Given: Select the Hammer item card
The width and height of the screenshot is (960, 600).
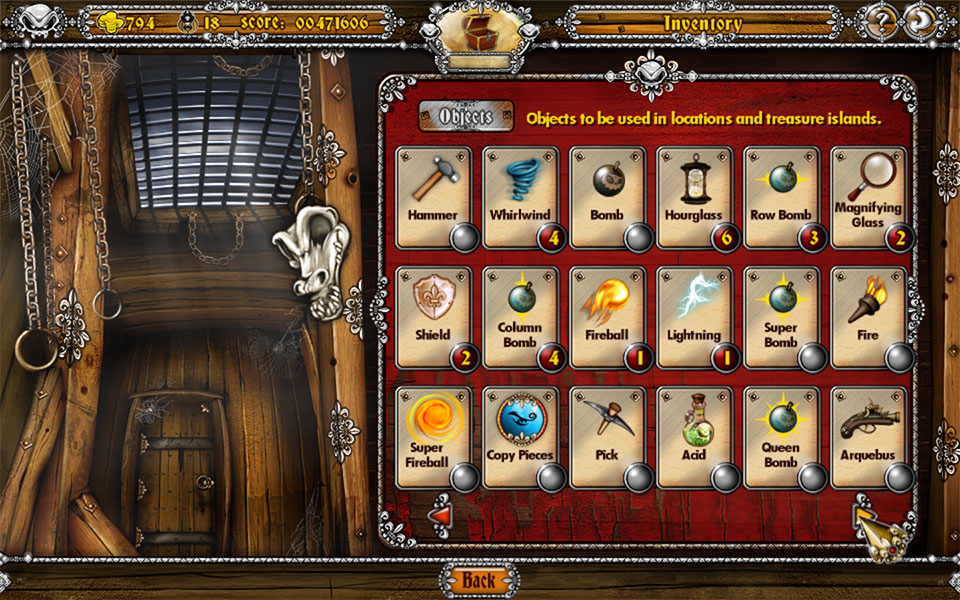Looking at the screenshot, I should (x=433, y=197).
